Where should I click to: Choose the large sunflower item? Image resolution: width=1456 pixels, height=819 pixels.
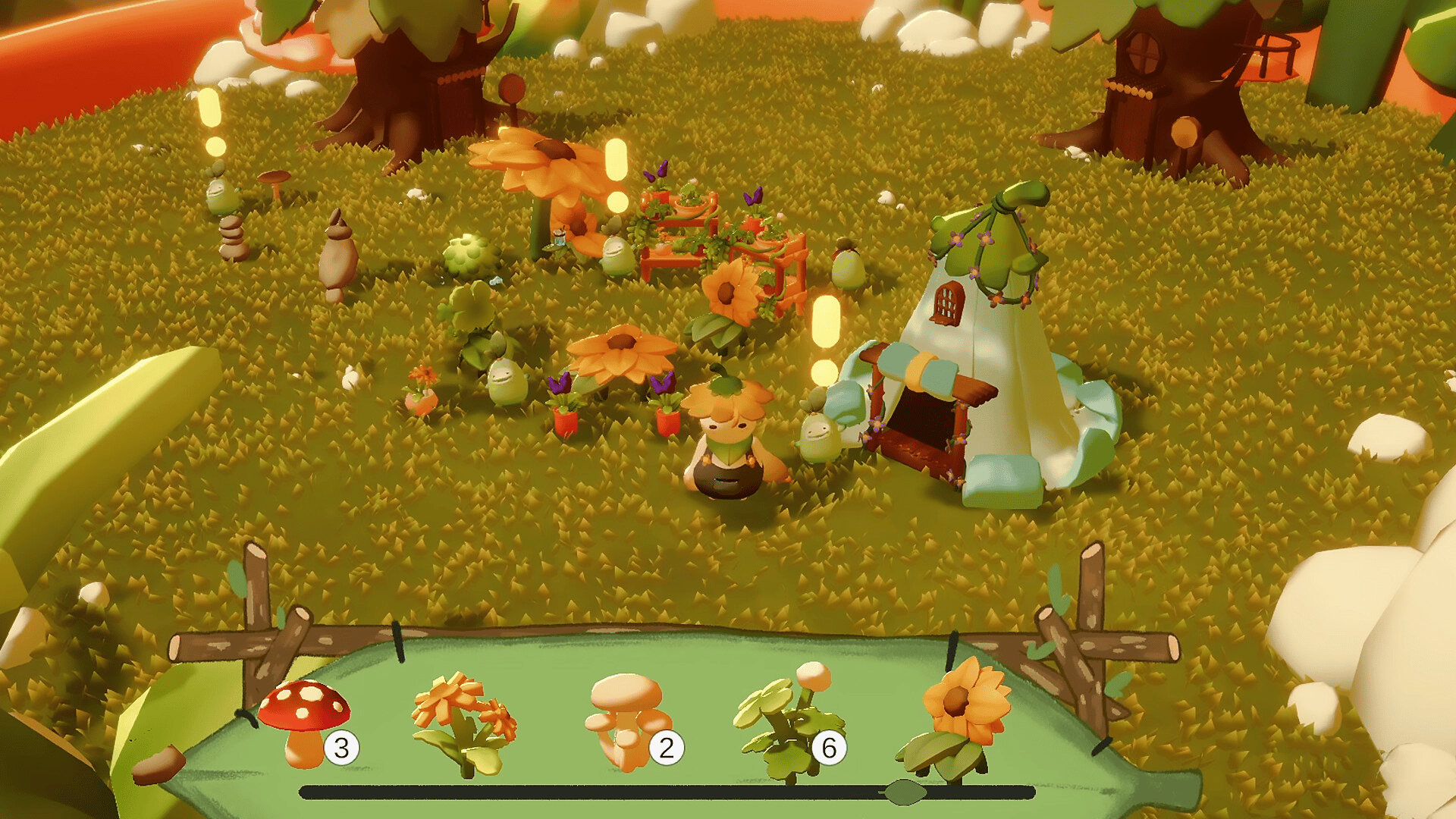(955, 717)
